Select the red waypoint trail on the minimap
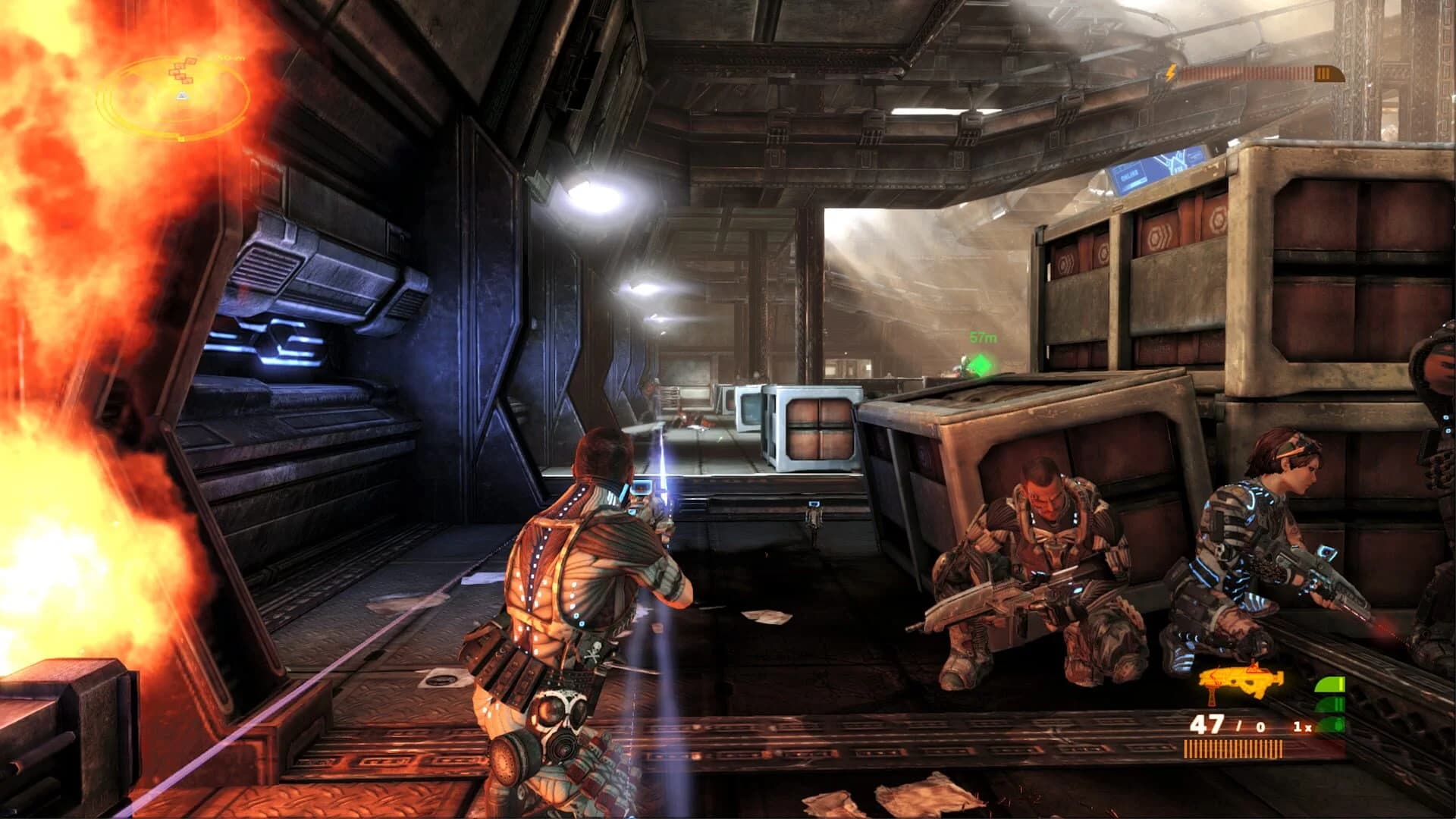1456x819 pixels. (x=178, y=72)
